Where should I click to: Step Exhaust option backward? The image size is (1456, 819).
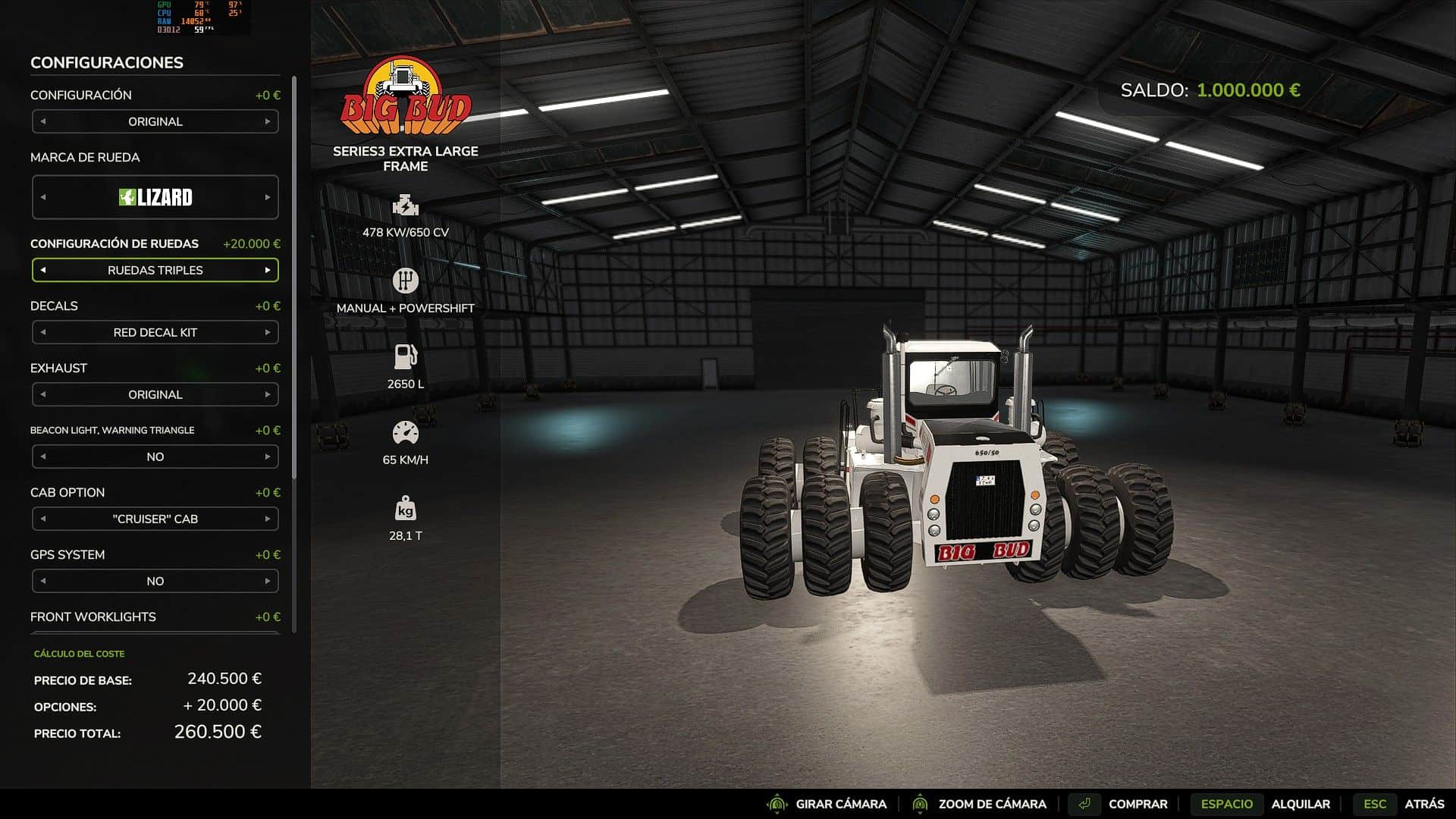tap(43, 394)
